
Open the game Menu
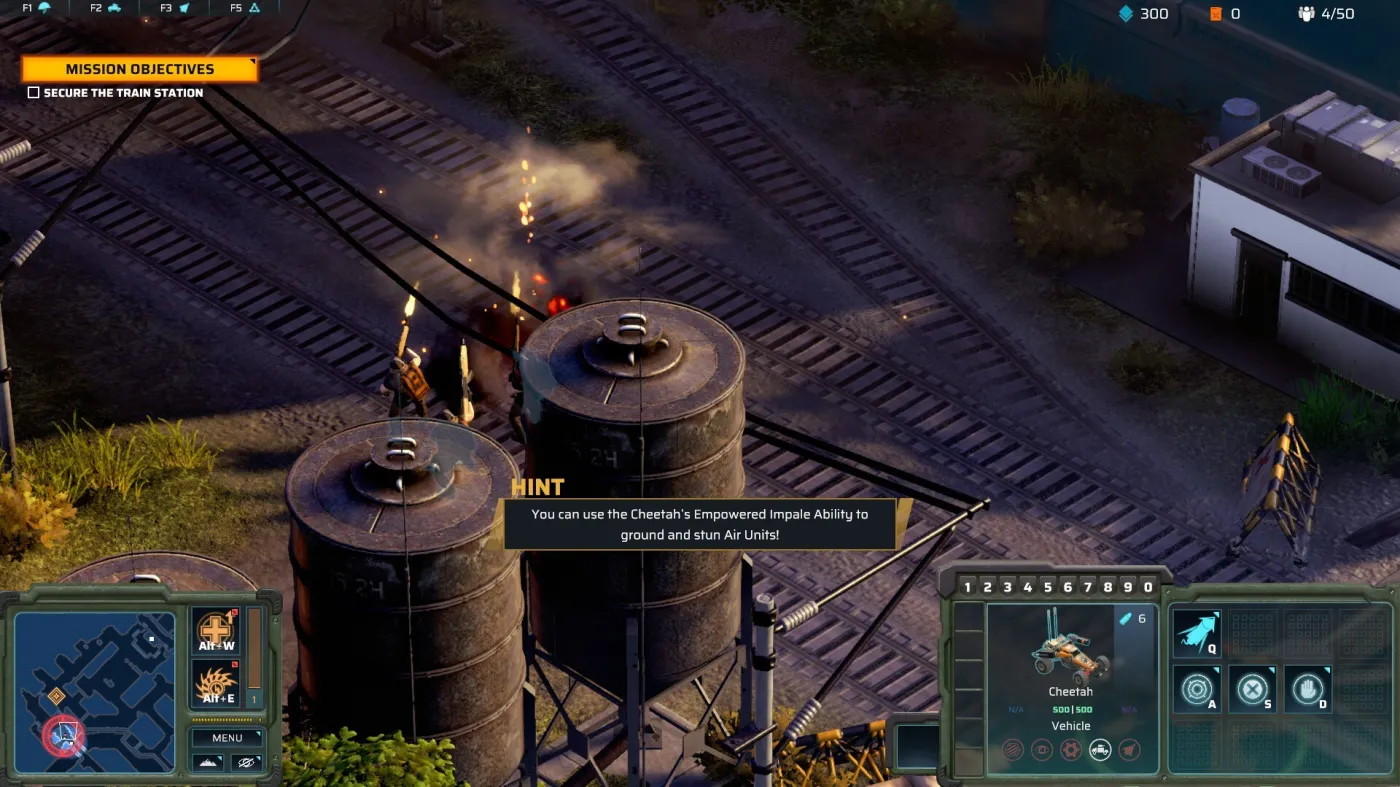[x=227, y=738]
